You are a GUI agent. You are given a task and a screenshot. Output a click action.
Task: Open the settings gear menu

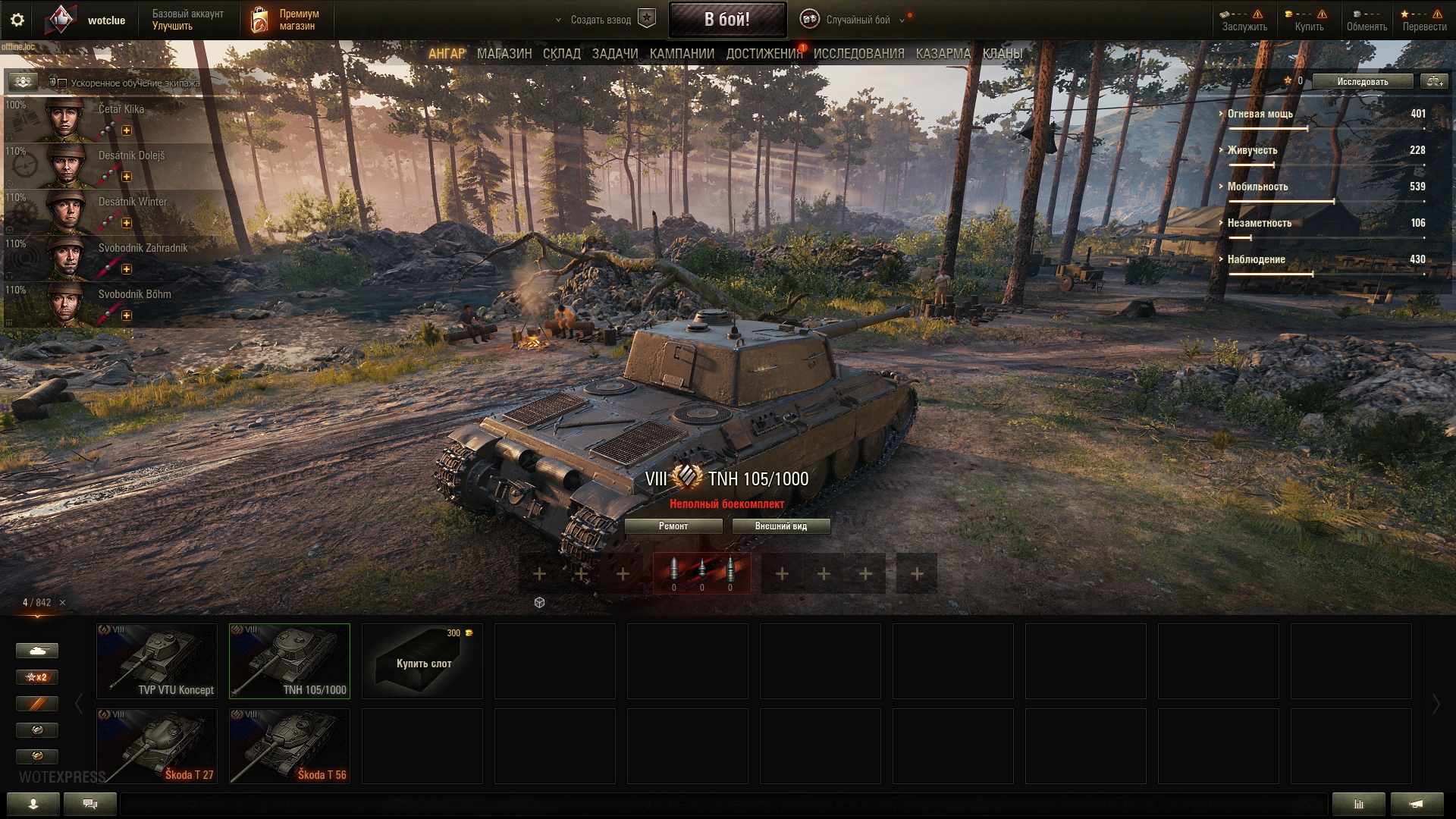click(x=17, y=20)
